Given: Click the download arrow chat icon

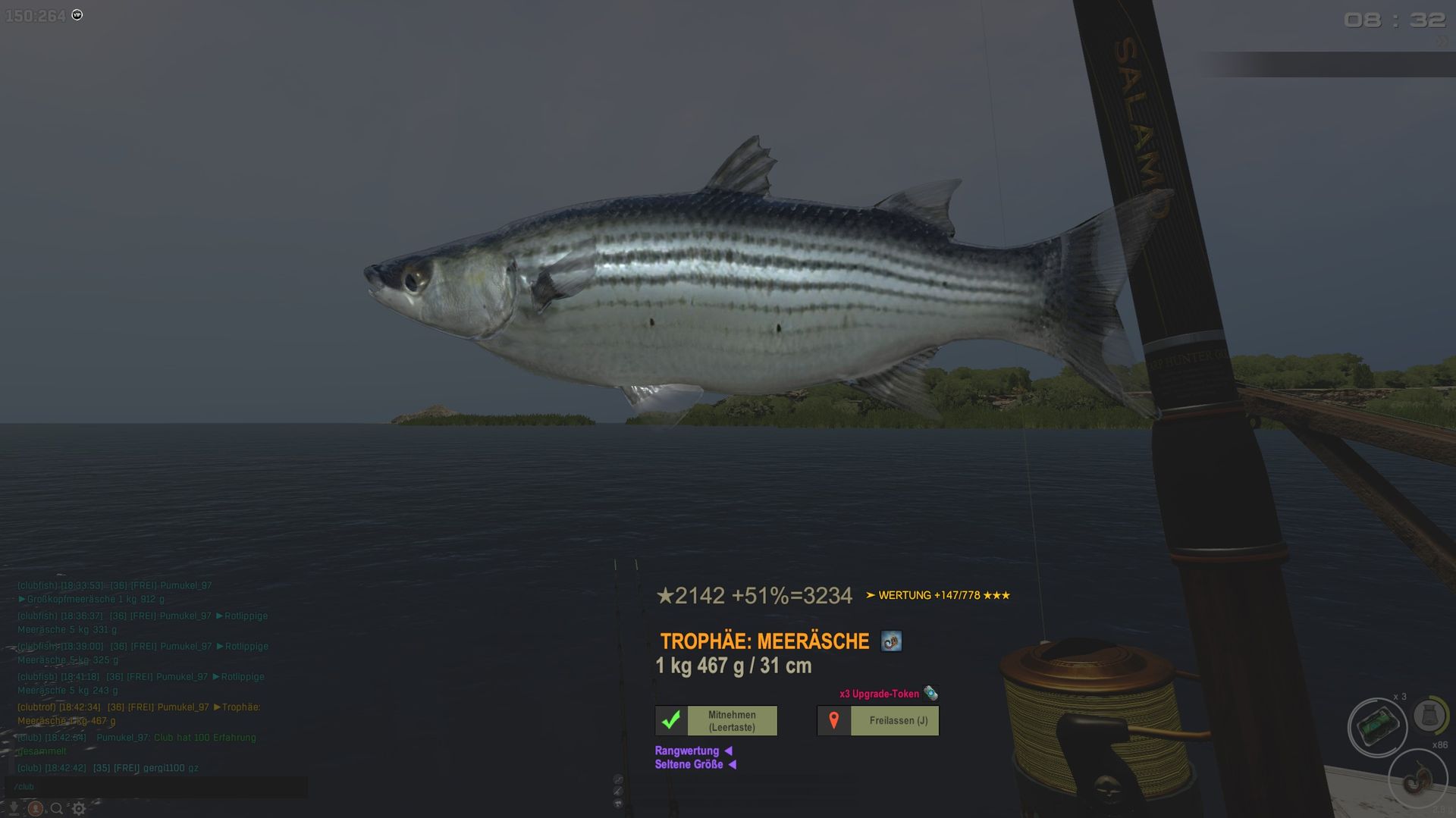Looking at the screenshot, I should coord(14,808).
